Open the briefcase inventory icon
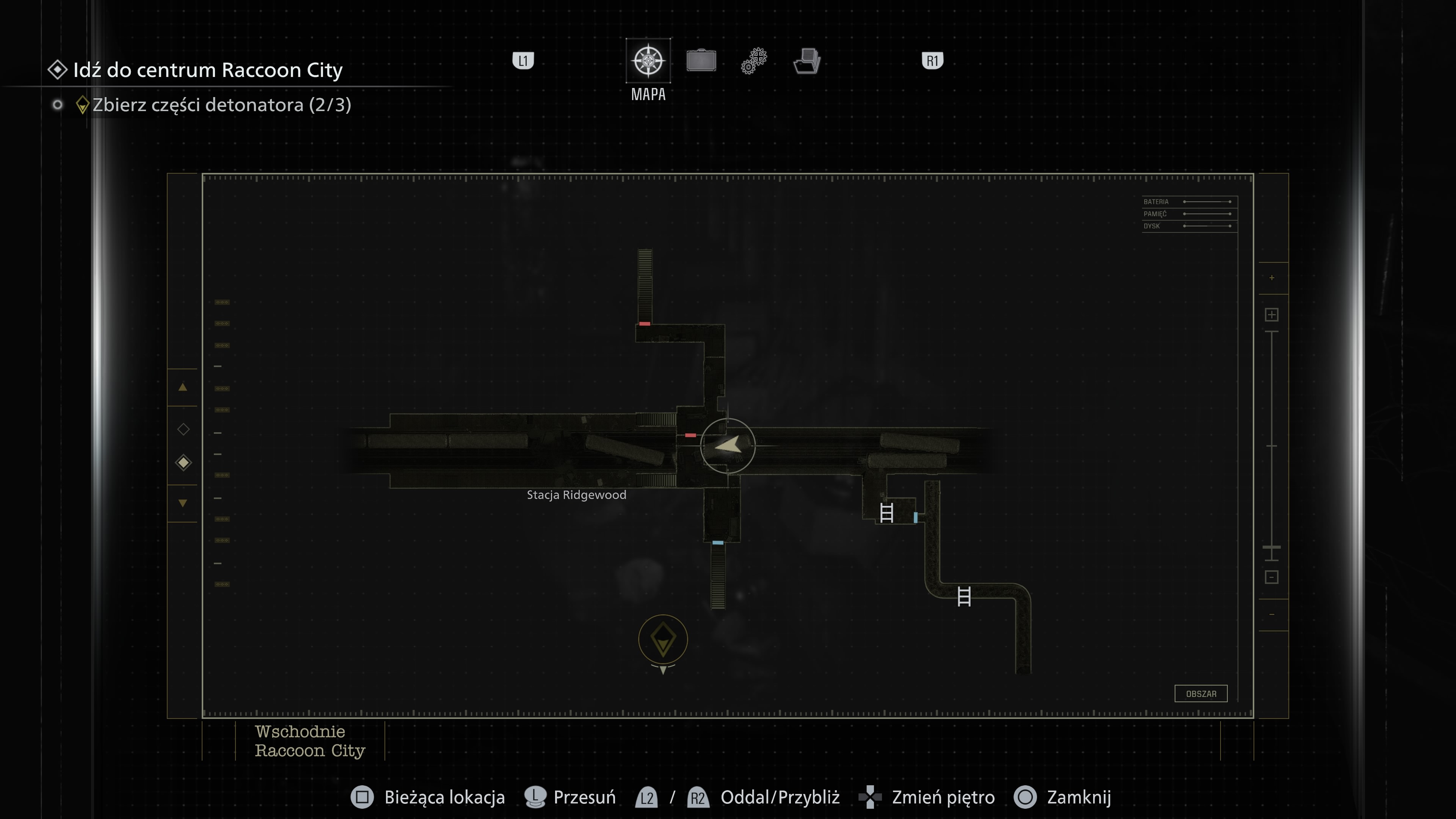This screenshot has width=1456, height=819. pos(701,61)
